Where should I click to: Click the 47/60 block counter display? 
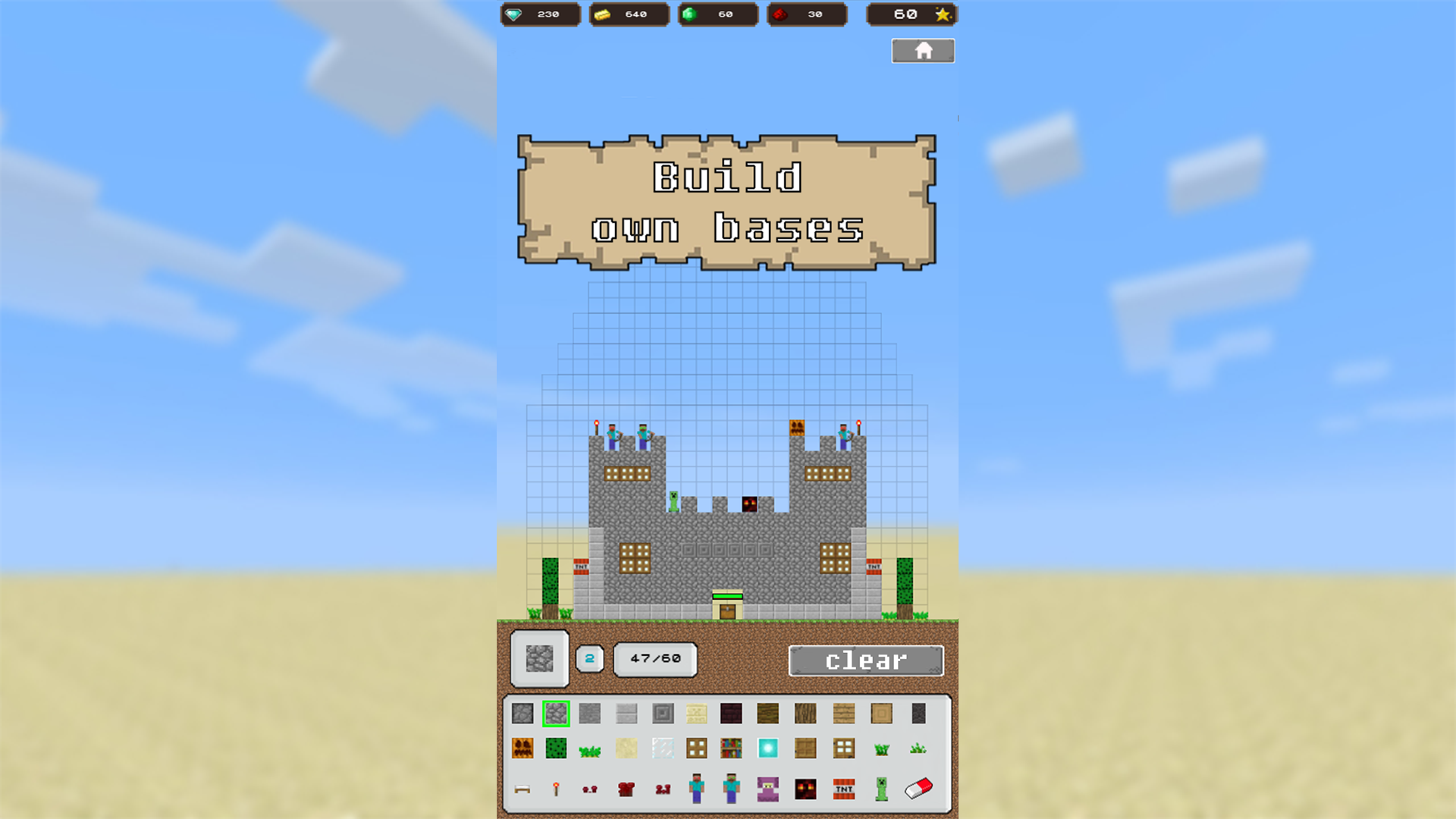point(655,659)
